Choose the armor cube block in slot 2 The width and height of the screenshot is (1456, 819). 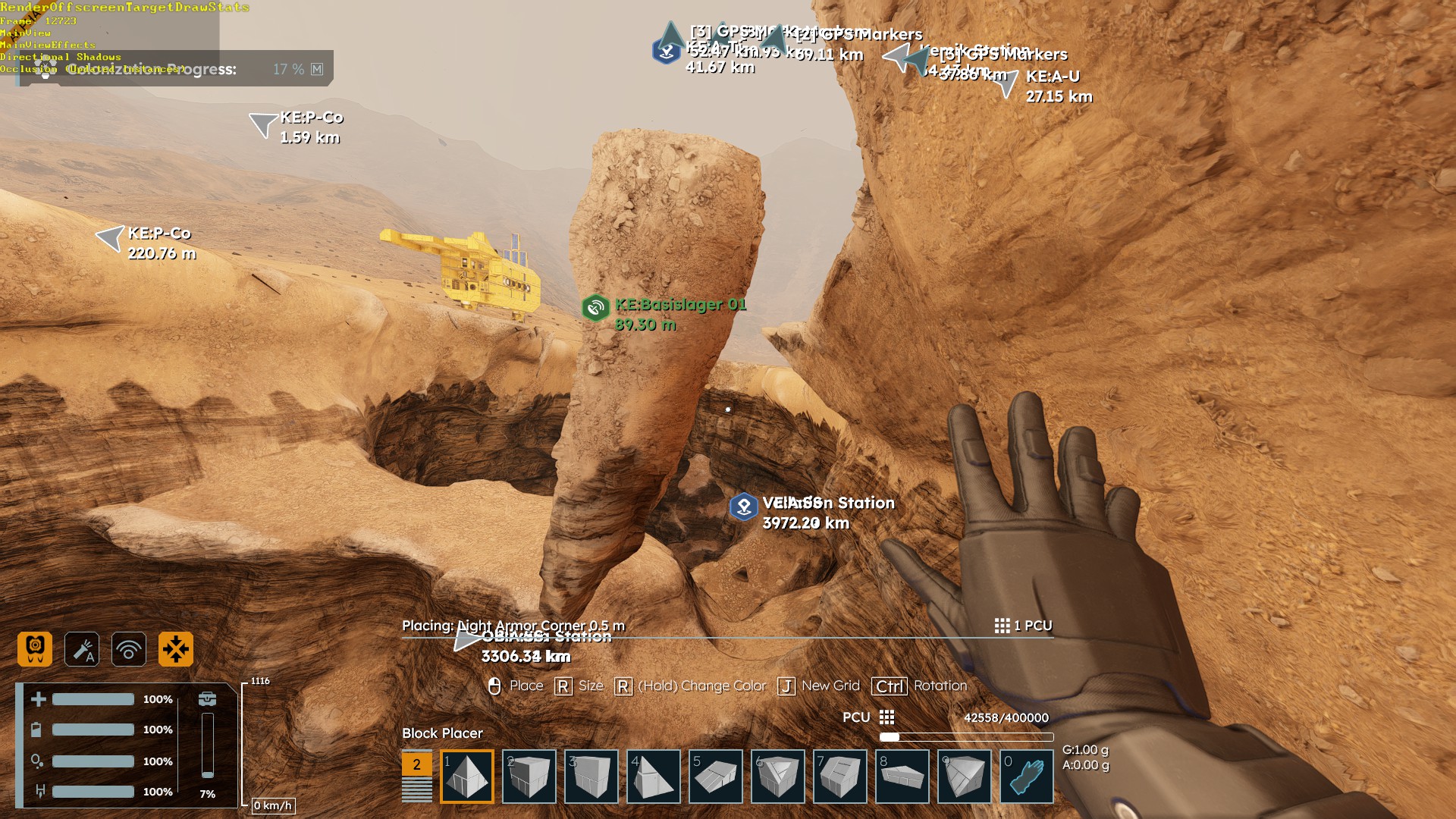[529, 777]
